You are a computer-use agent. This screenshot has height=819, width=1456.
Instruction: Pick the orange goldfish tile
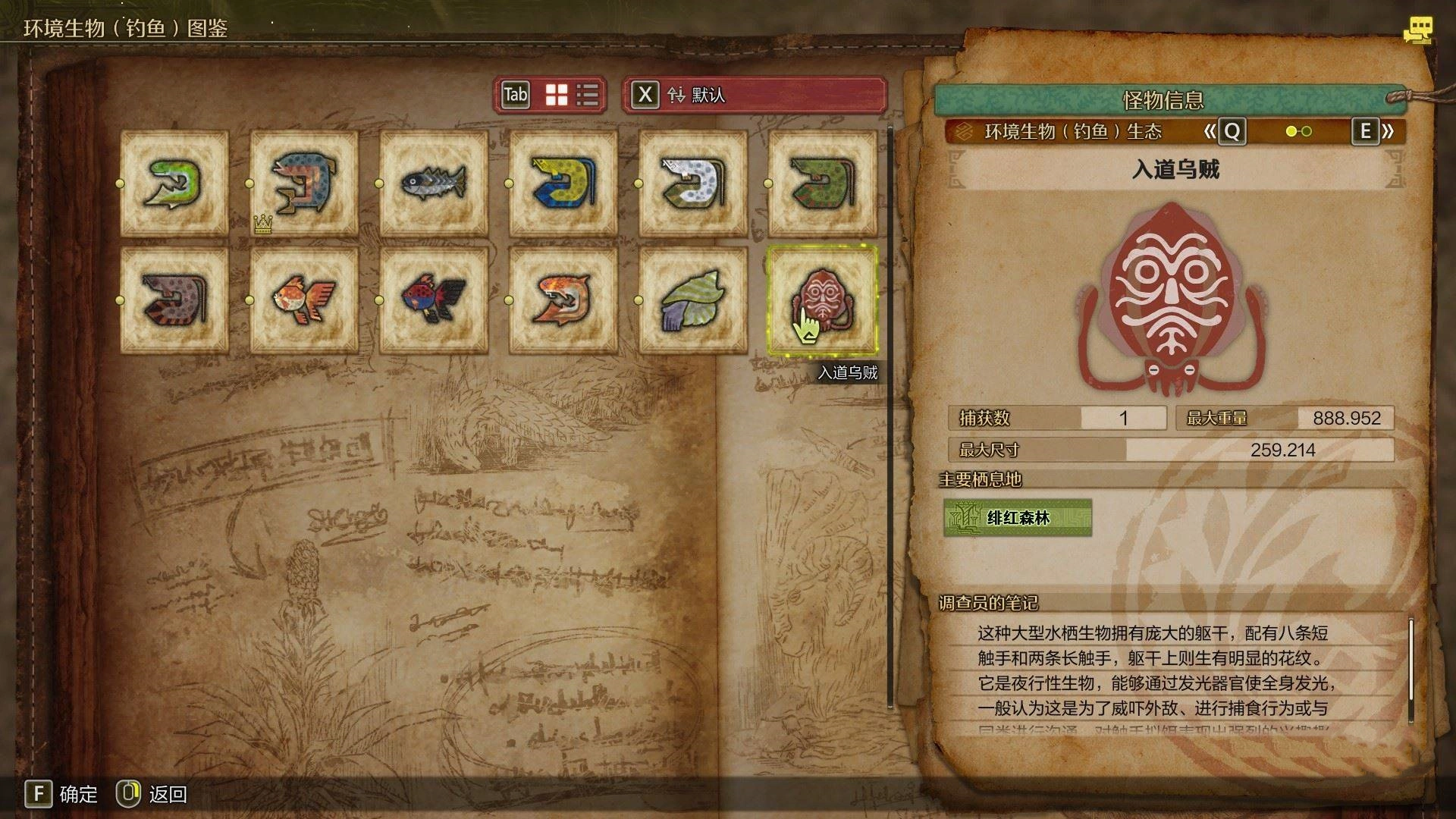[303, 300]
